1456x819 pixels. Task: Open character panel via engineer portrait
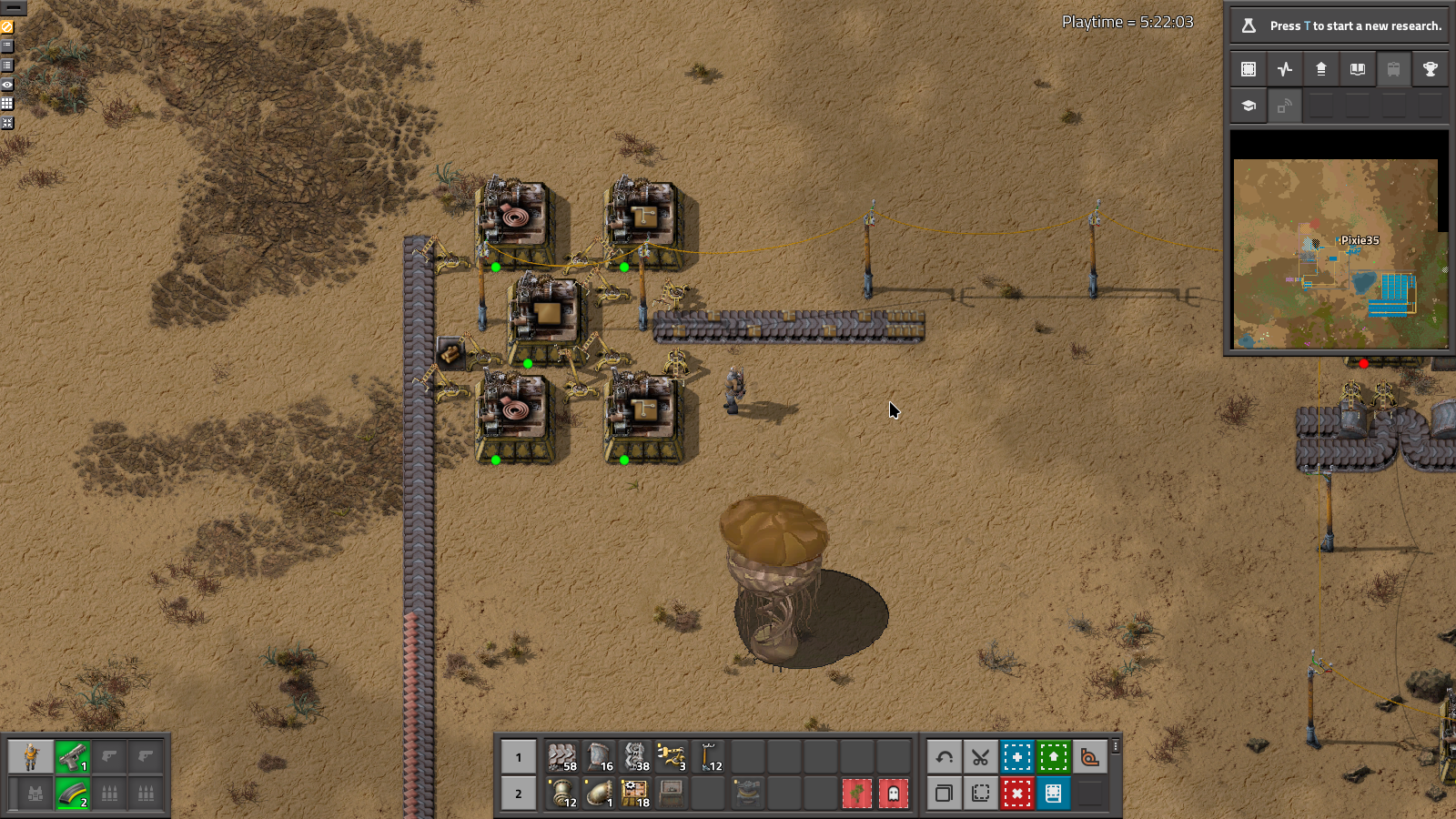click(31, 756)
